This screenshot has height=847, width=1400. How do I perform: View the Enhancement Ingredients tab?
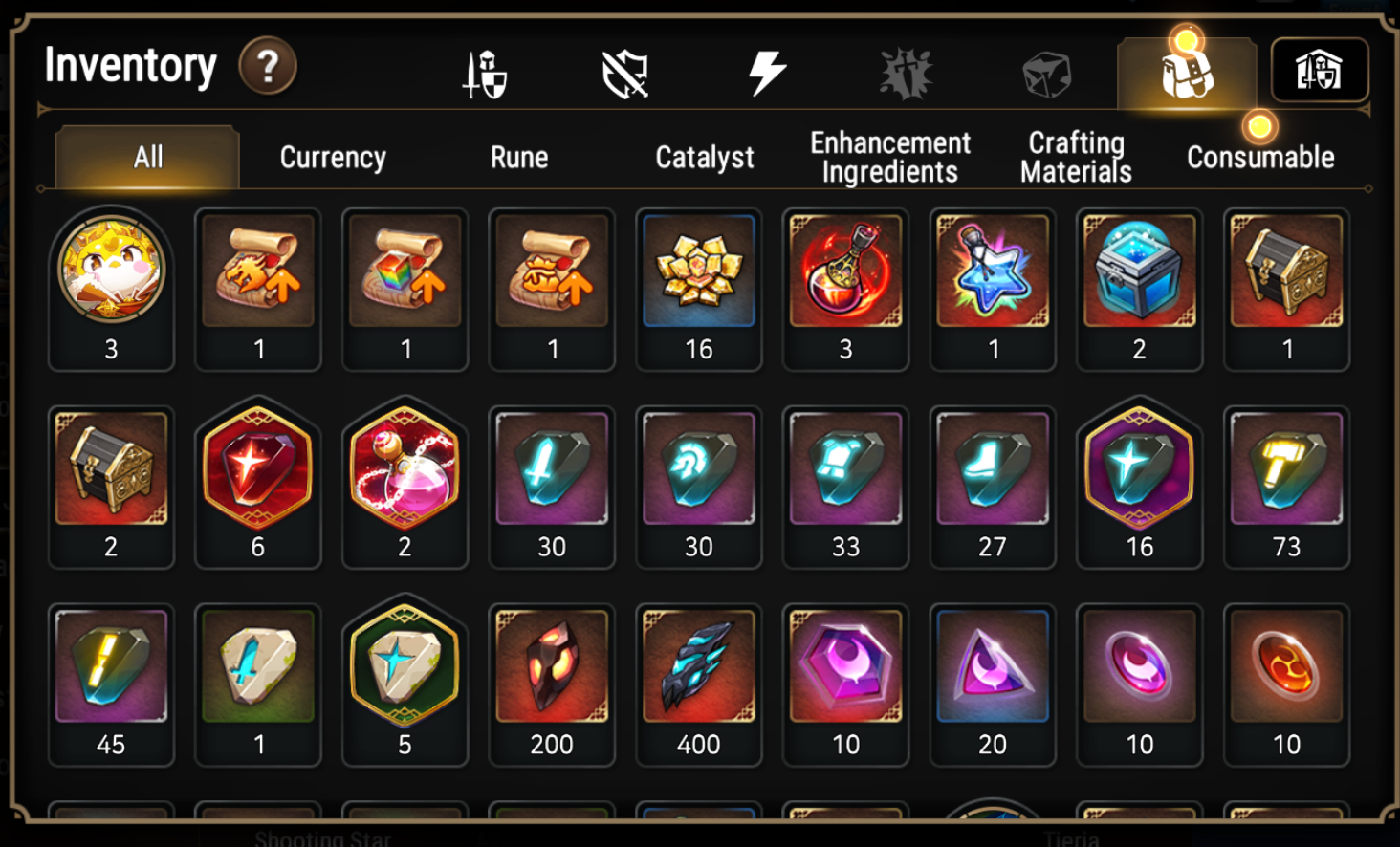click(889, 157)
